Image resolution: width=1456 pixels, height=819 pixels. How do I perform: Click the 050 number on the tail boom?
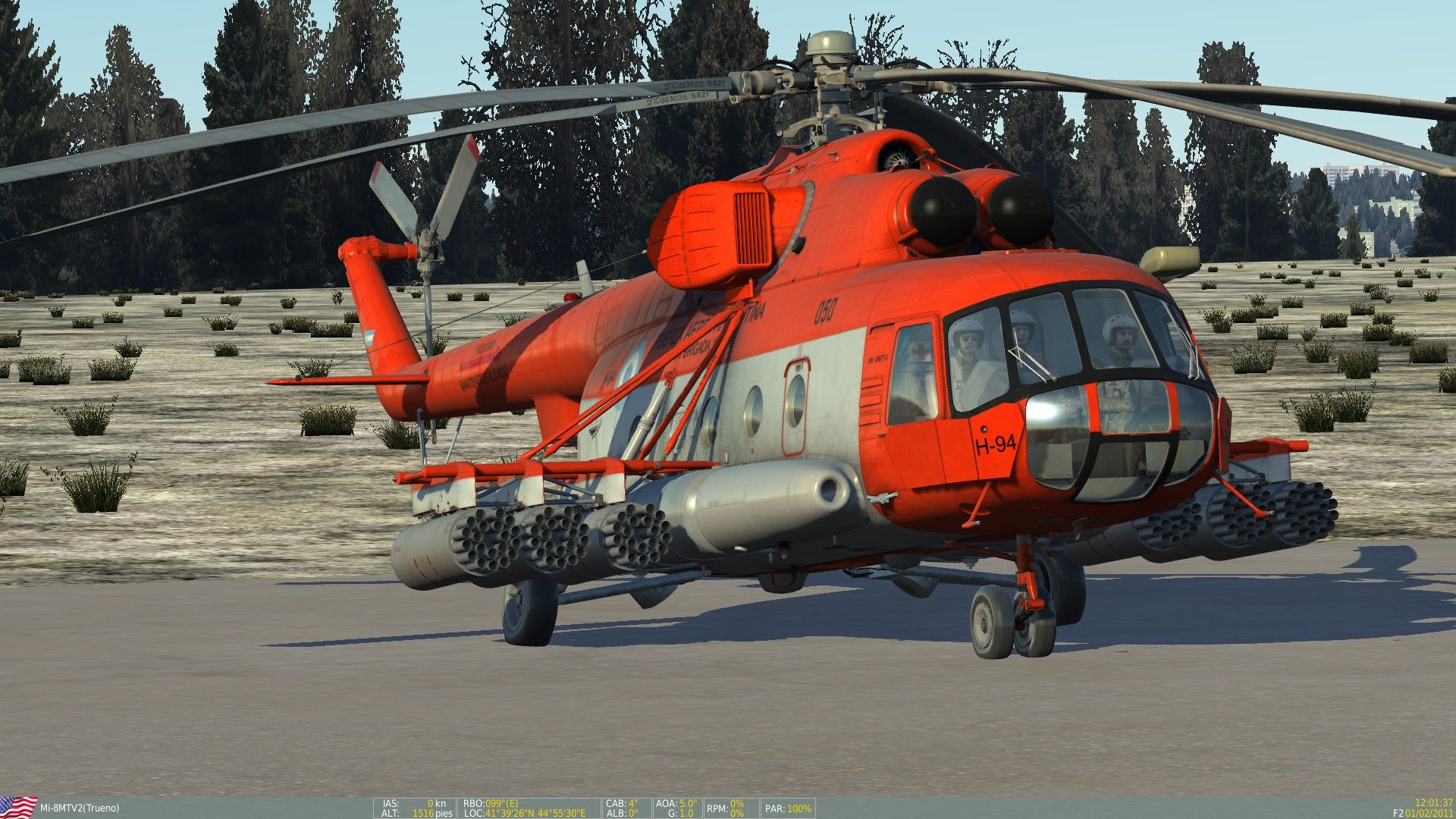(827, 310)
